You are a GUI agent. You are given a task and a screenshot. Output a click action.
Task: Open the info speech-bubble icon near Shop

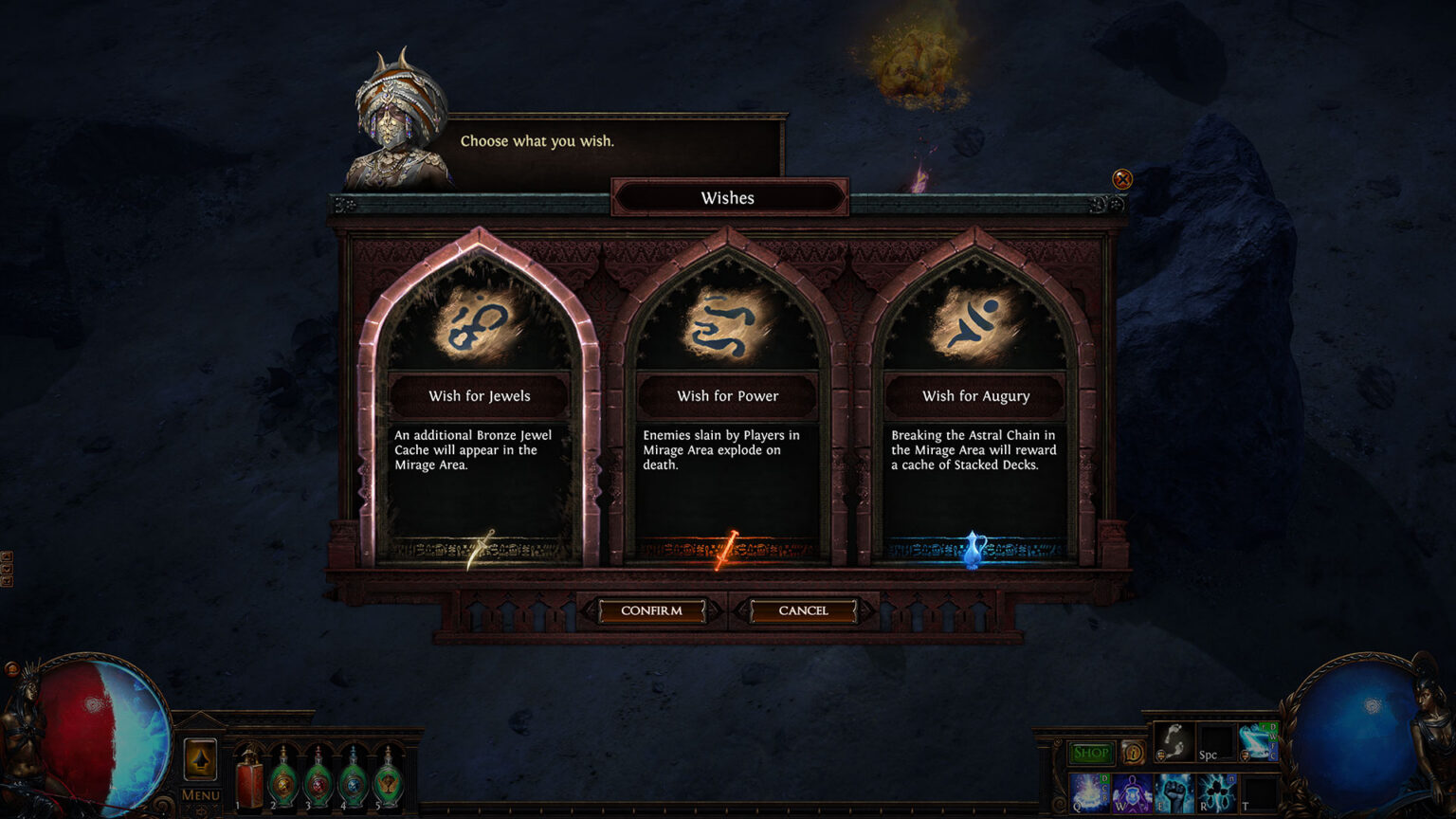pyautogui.click(x=1134, y=753)
